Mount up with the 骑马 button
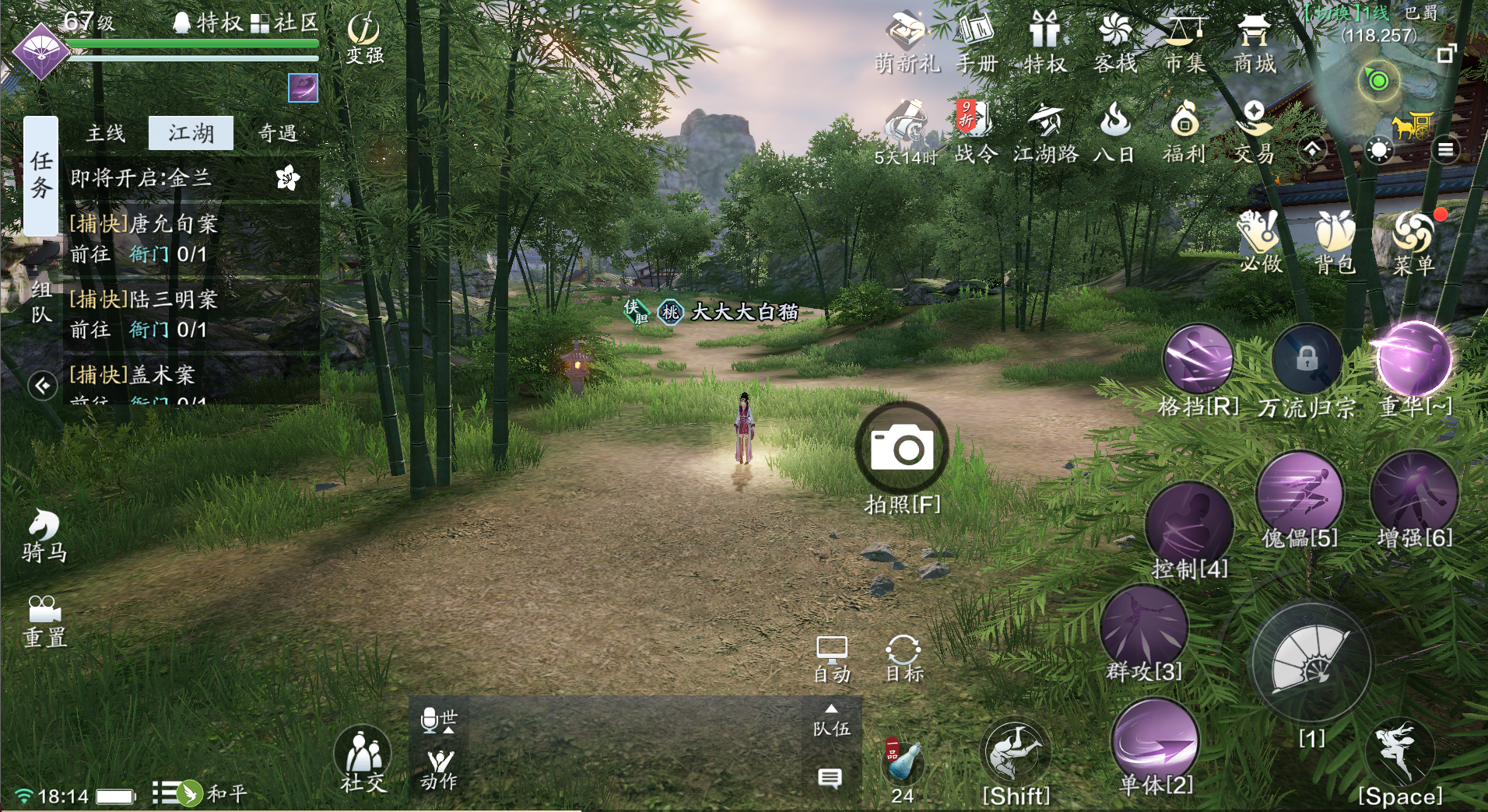Viewport: 1488px width, 812px height. coord(44,535)
